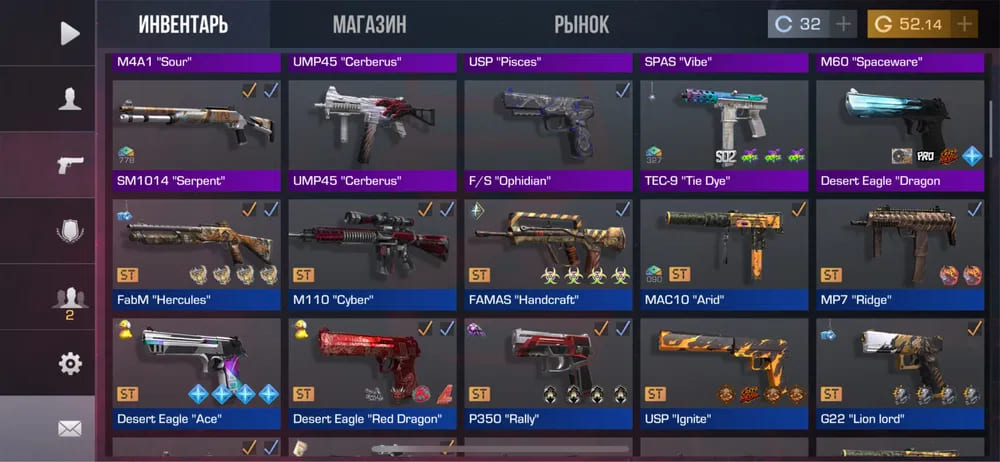Open the Рынок tab

581,24
